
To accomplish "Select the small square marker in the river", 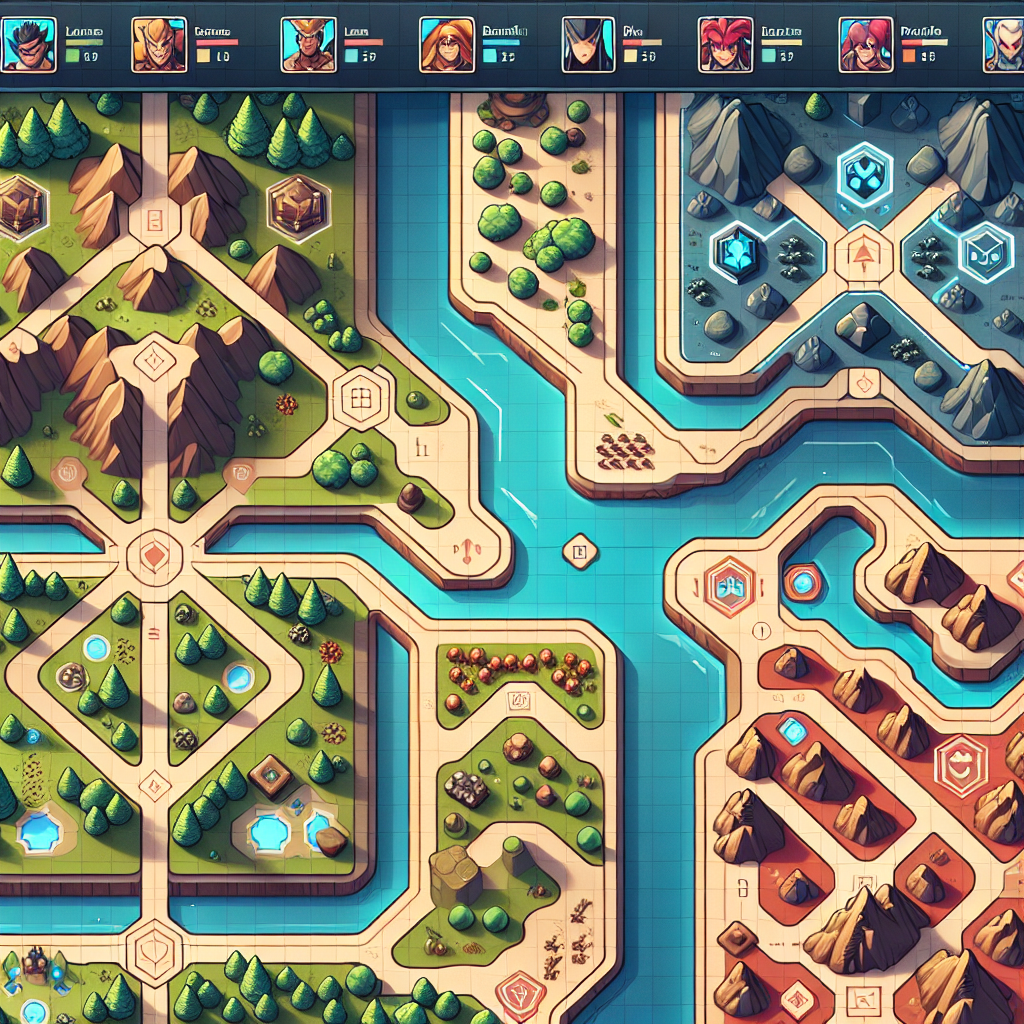I will [x=578, y=551].
